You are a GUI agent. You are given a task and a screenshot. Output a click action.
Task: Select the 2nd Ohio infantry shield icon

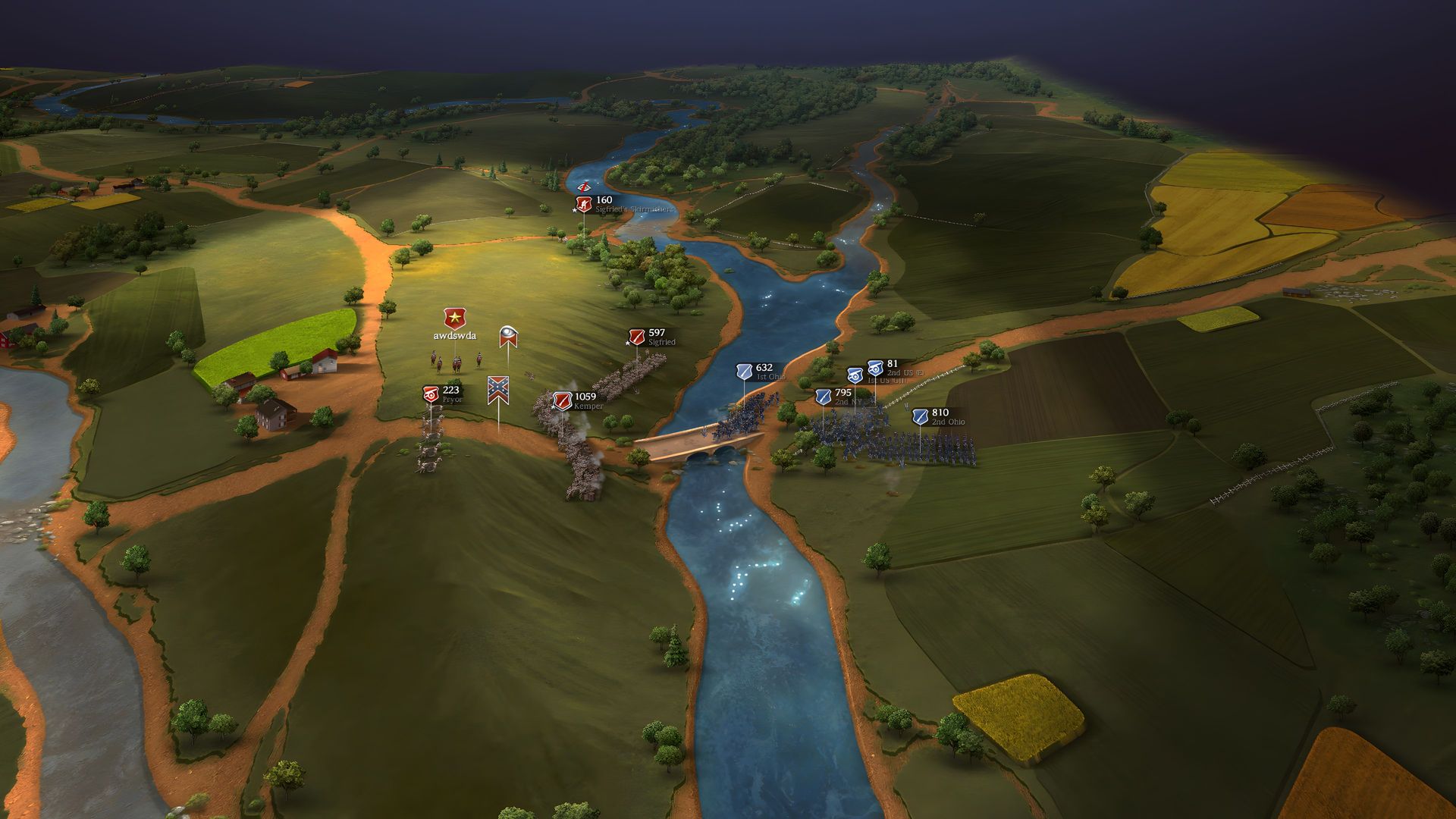(919, 417)
